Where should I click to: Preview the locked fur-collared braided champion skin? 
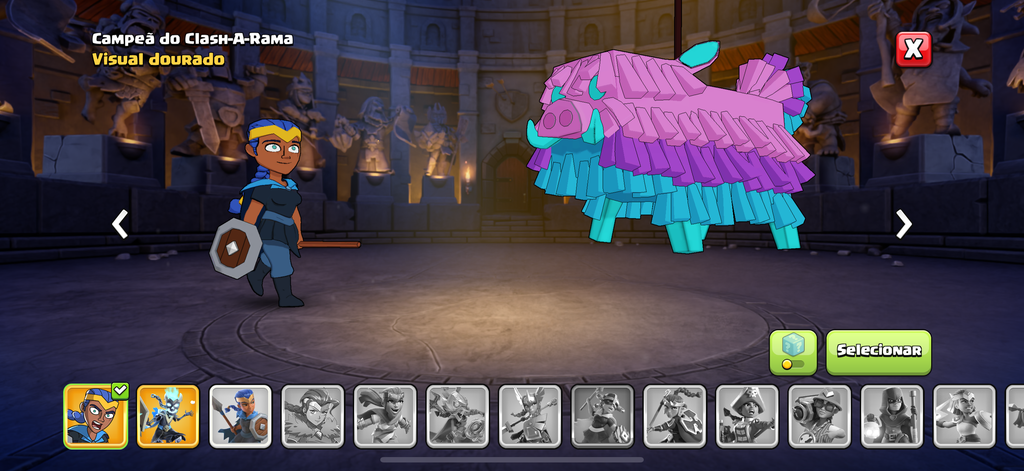(312, 415)
